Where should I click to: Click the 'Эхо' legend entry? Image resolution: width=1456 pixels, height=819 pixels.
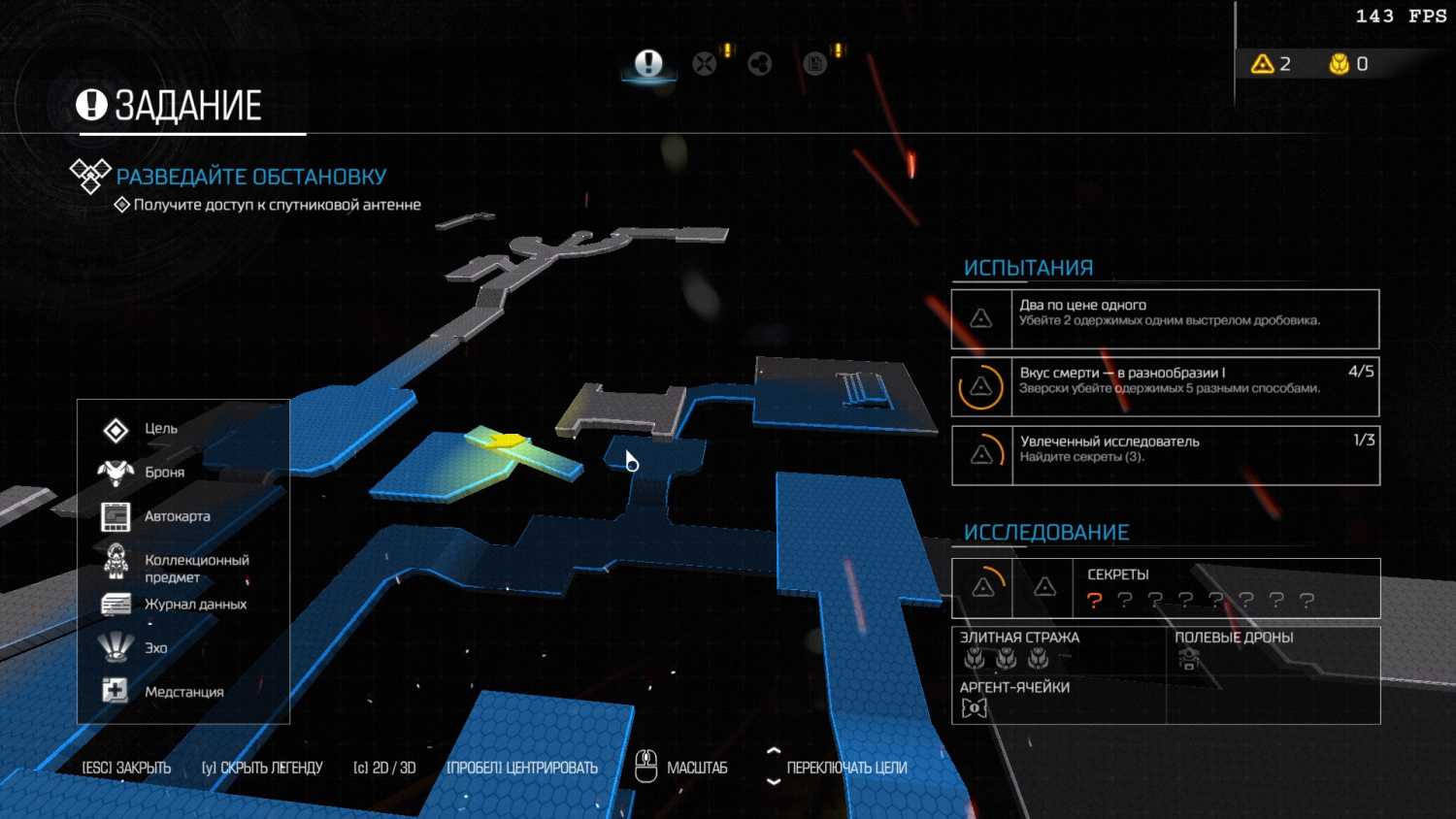[x=155, y=648]
